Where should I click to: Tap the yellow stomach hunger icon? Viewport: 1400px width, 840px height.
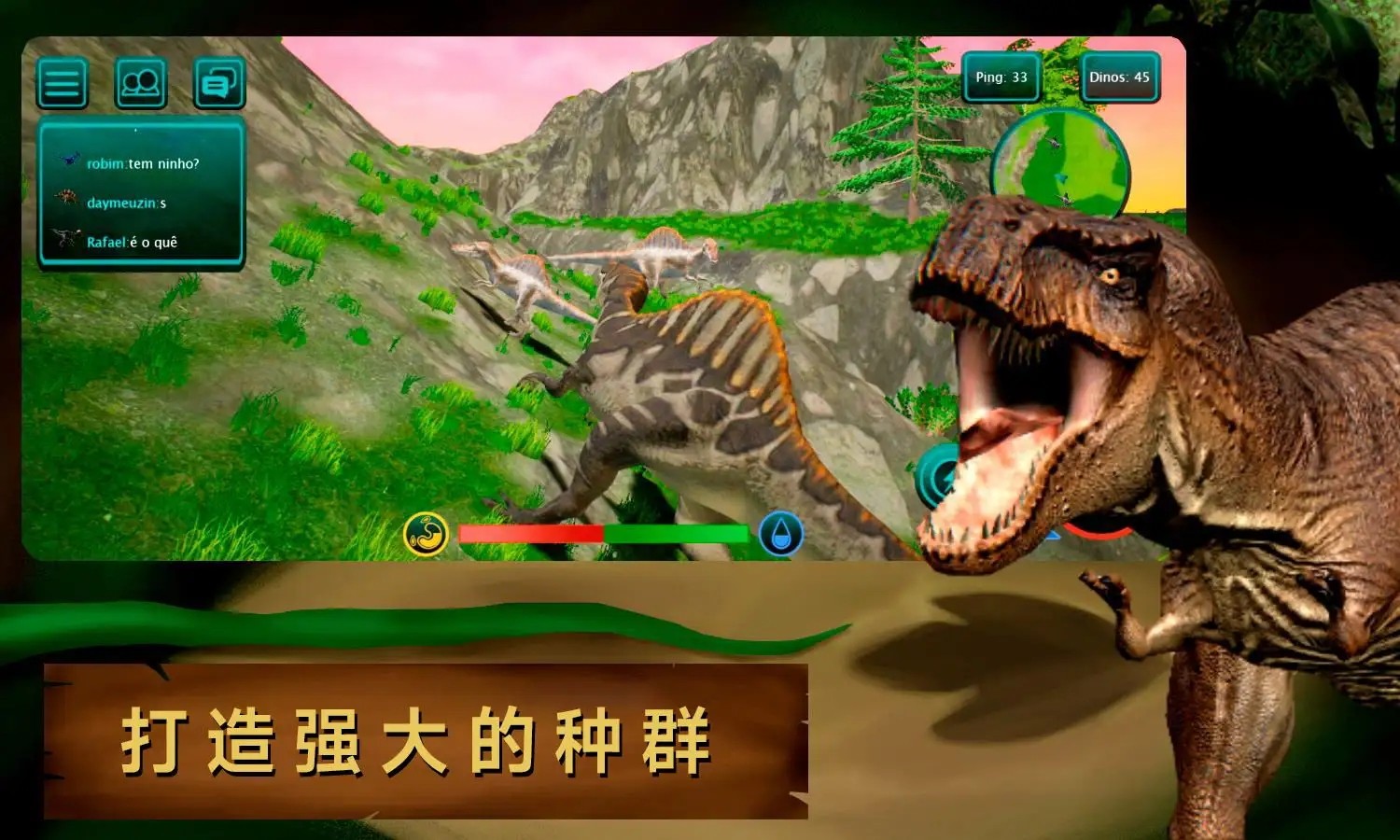coord(426,531)
